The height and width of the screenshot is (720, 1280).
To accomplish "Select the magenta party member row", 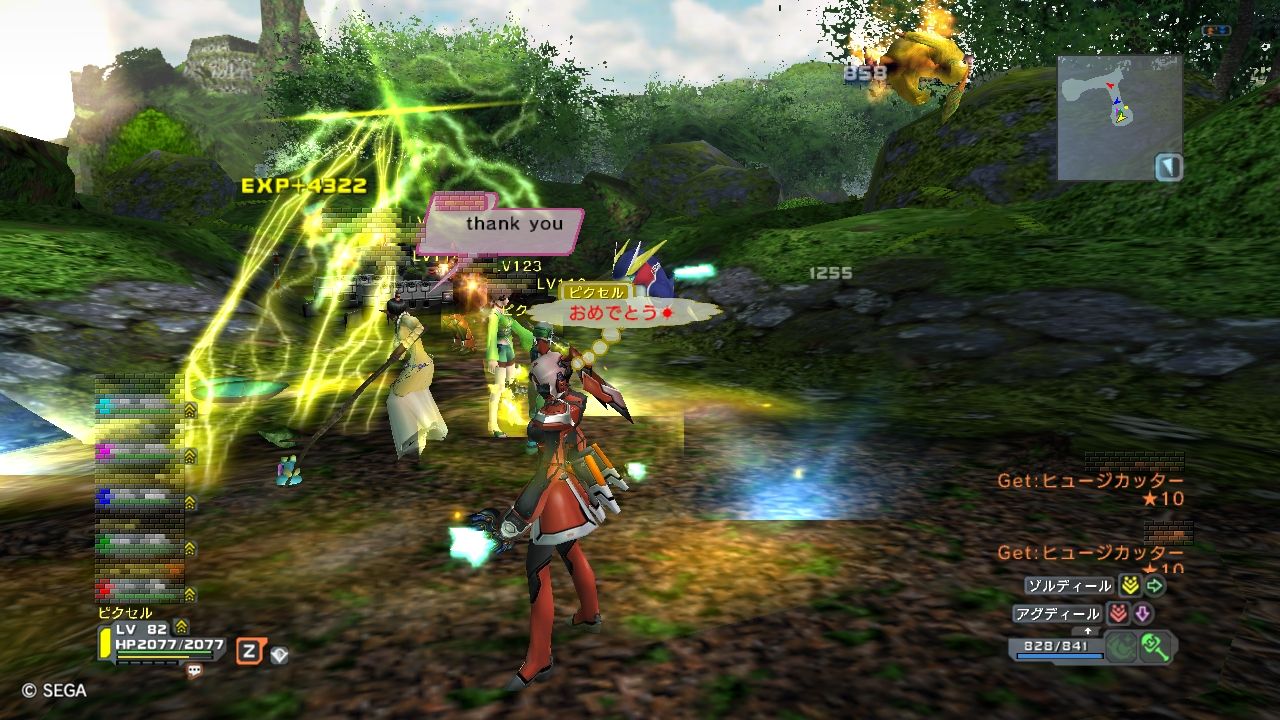I will pos(140,454).
